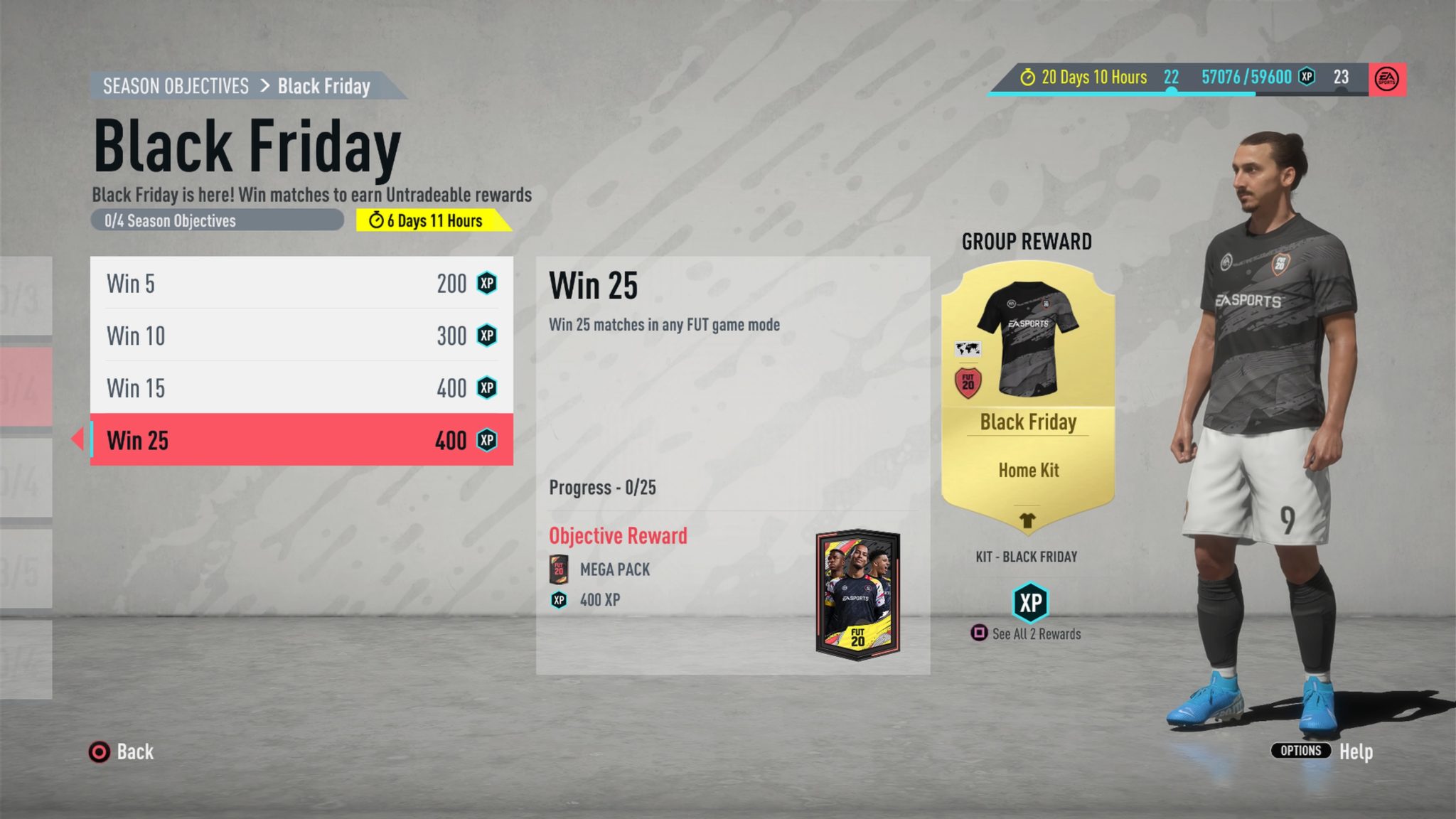
Task: Open the highlighted Win 25 objective
Action: coord(301,440)
